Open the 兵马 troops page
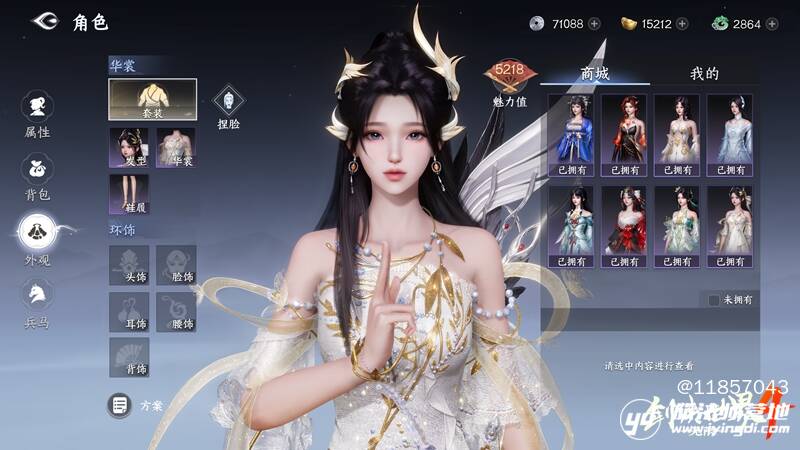Viewport: 800px width, 450px height. pyautogui.click(x=37, y=297)
